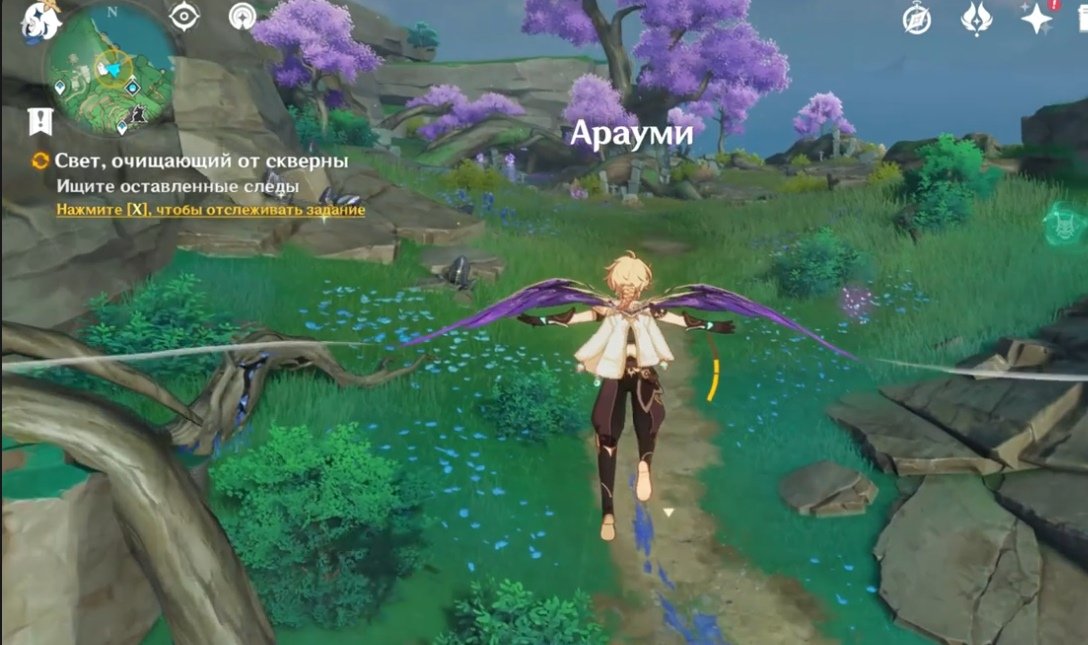Open the round arch icon with star

tap(242, 17)
